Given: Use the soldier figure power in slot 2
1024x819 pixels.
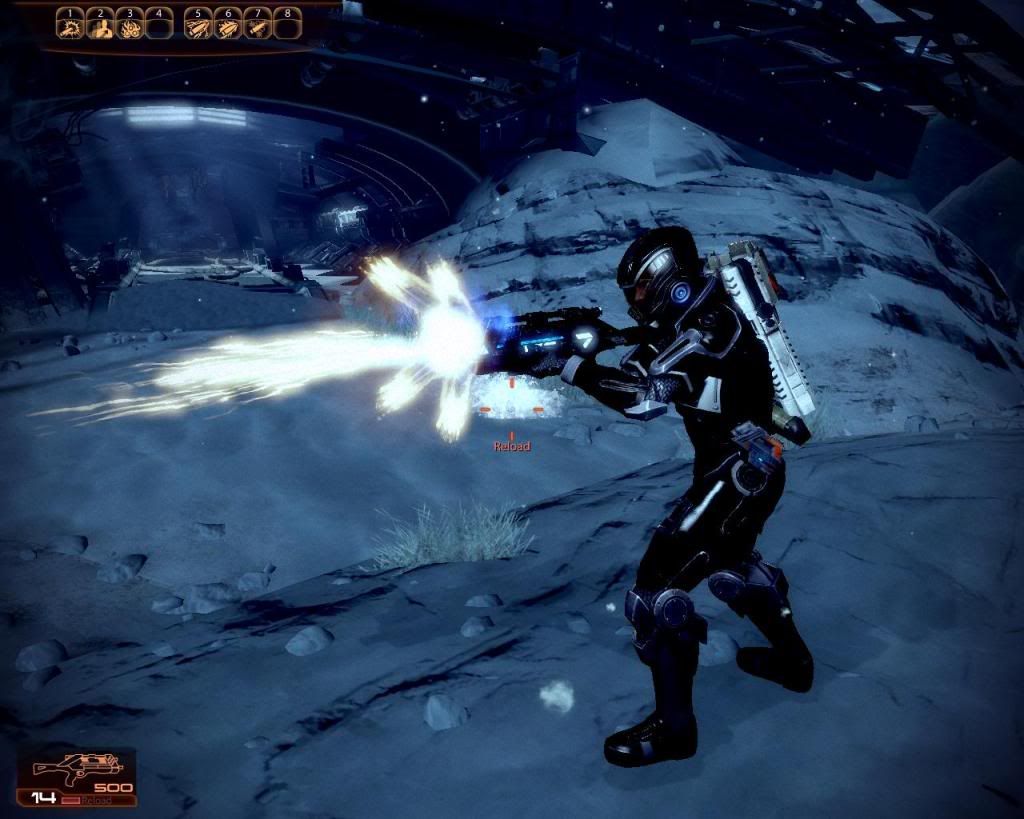Looking at the screenshot, I should click(99, 28).
